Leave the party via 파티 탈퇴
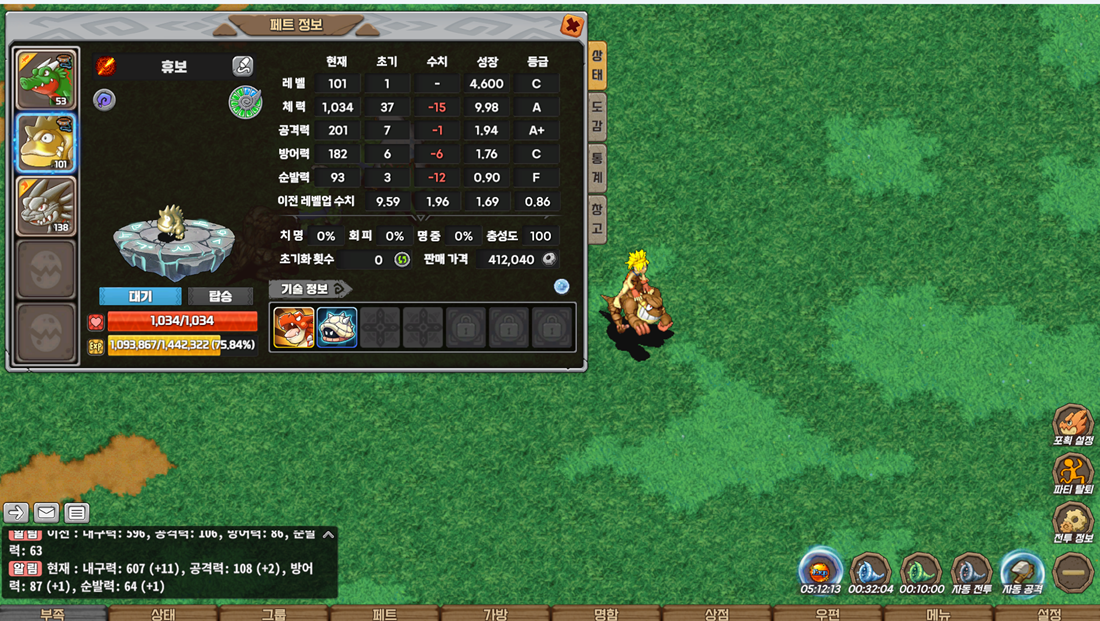Viewport: 1100px width, 621px height. coord(1072,474)
